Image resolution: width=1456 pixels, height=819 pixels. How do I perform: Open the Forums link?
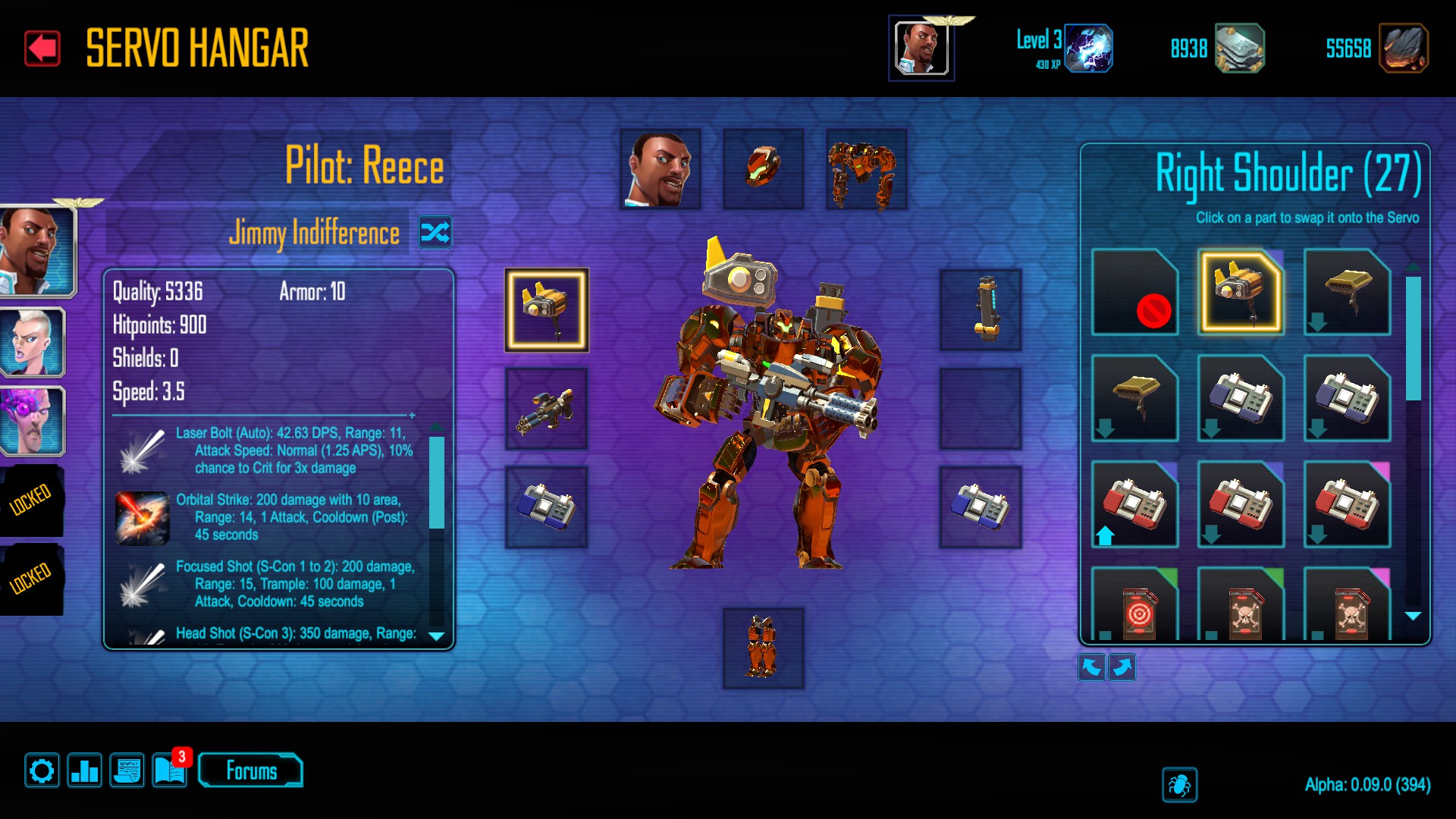tap(251, 771)
